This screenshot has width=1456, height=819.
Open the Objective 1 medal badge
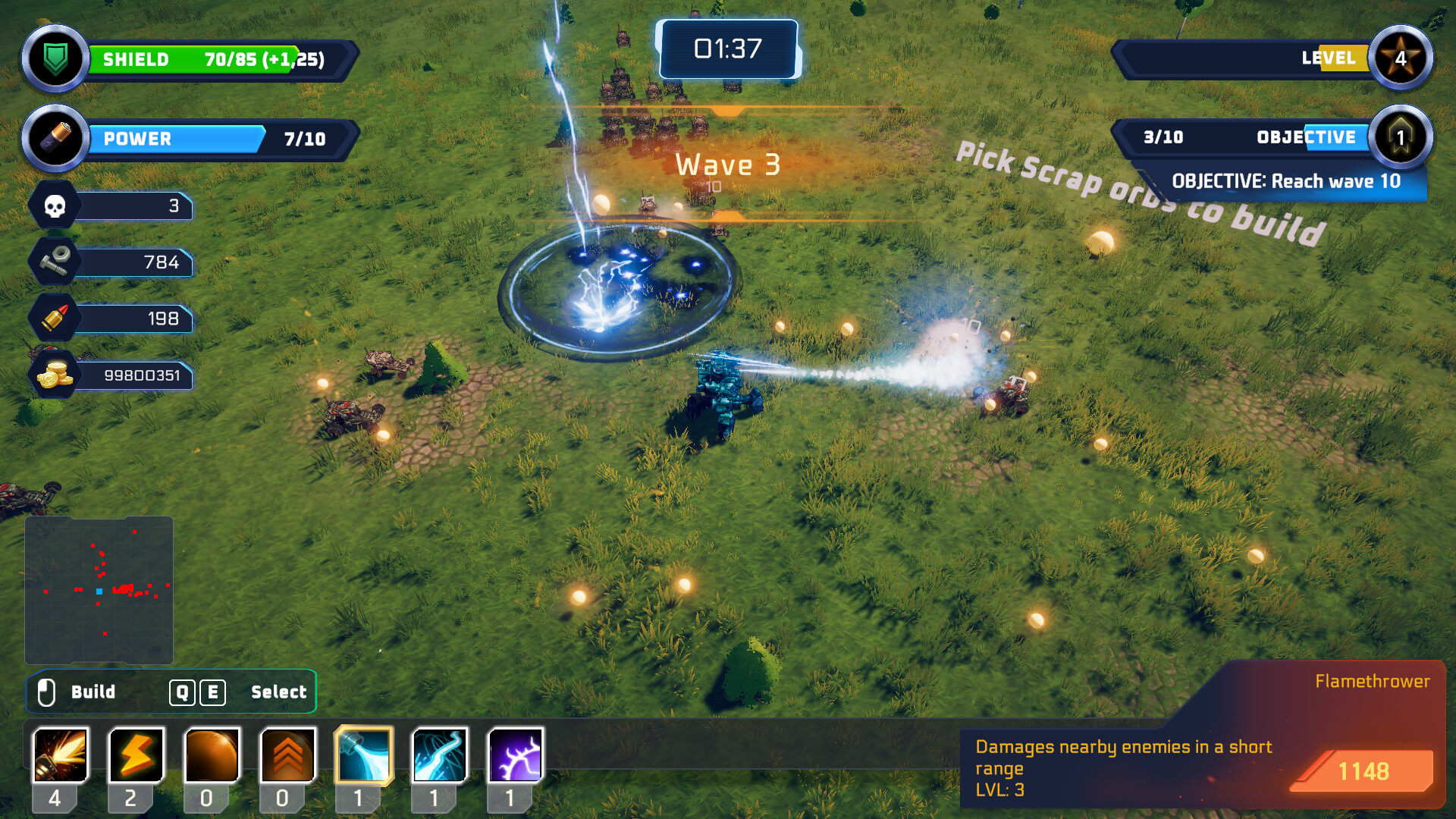click(1400, 138)
